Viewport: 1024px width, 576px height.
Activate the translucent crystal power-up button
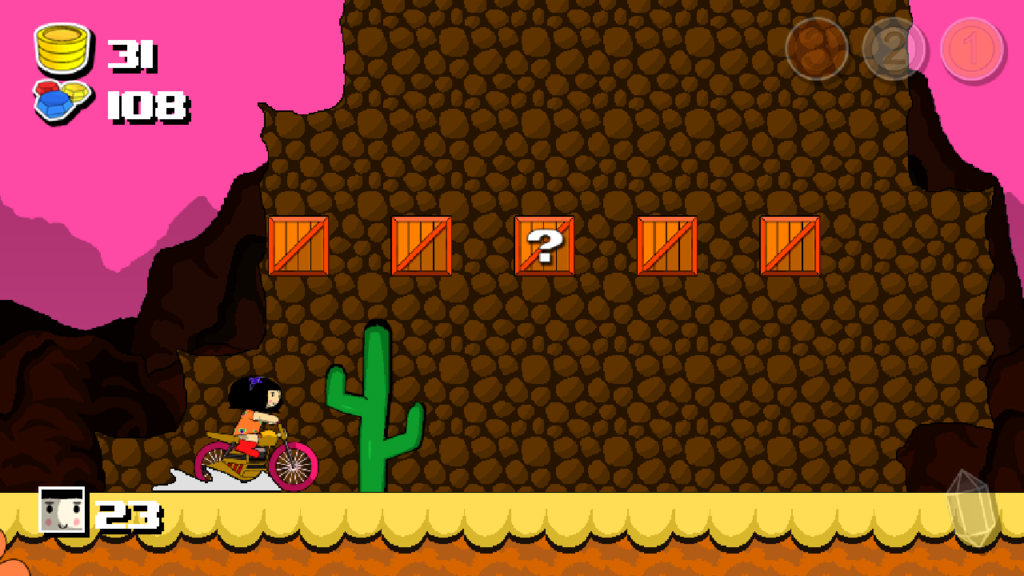point(971,509)
